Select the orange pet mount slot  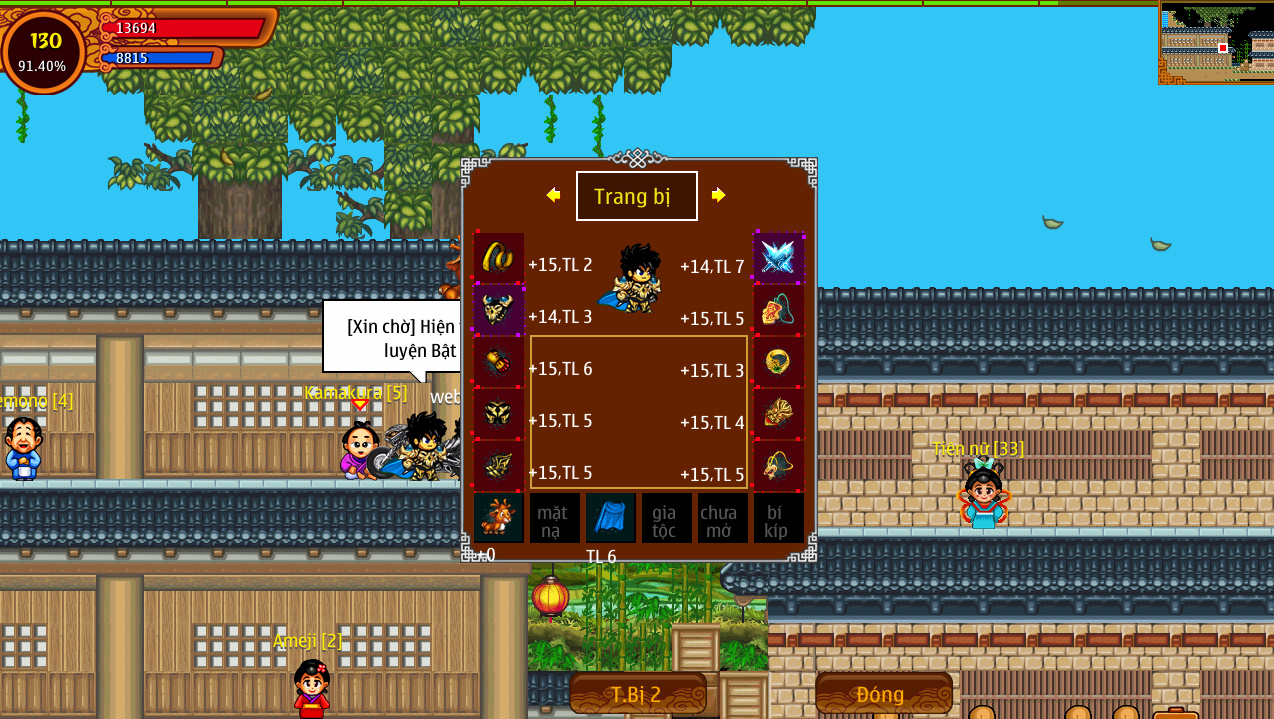click(498, 518)
